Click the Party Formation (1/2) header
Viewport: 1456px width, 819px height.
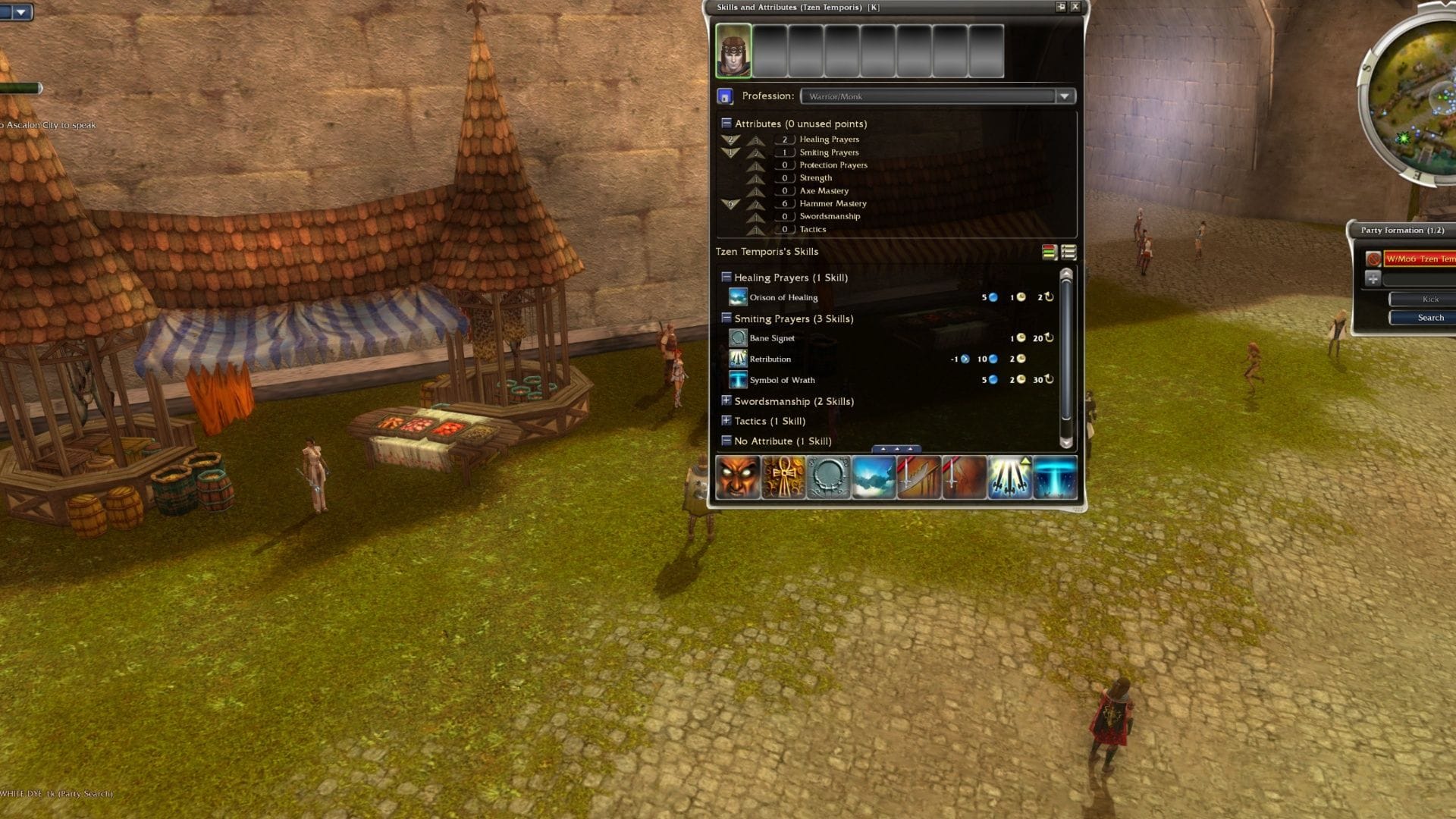point(1401,230)
